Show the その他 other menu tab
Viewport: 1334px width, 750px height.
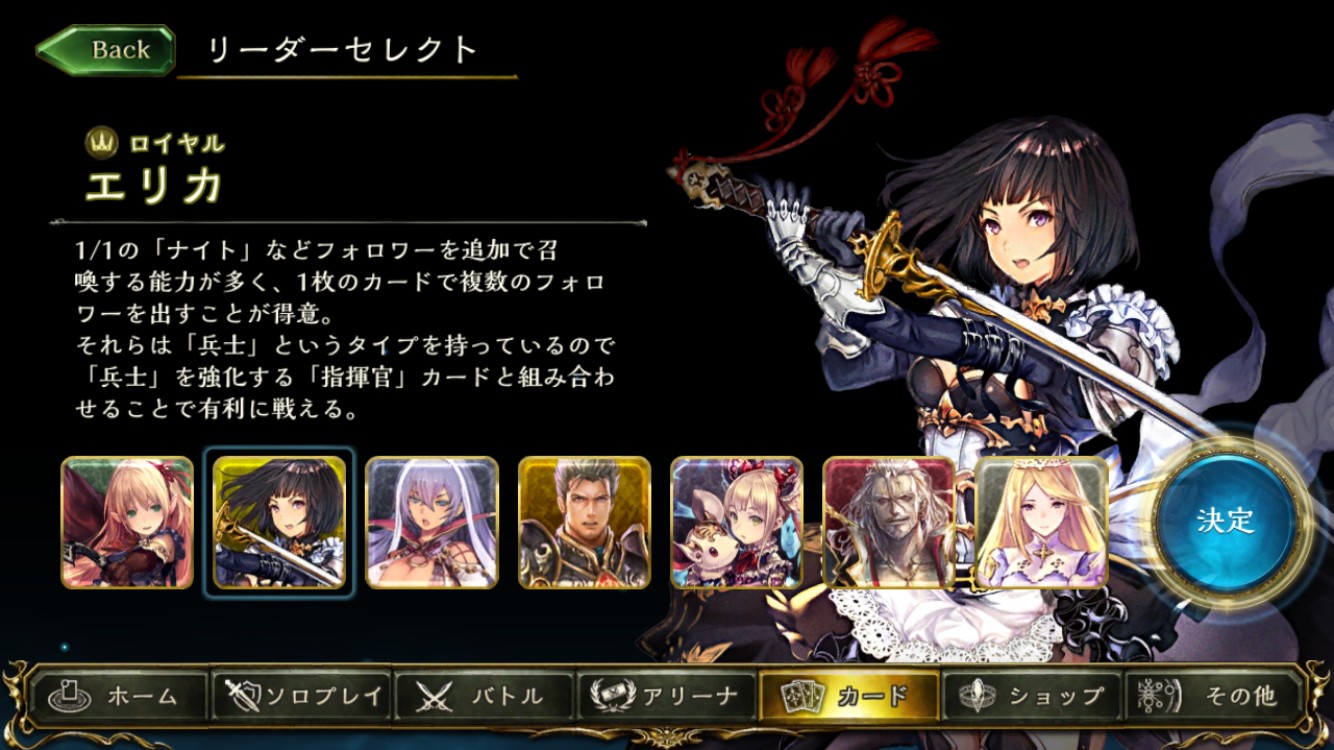coord(1214,696)
